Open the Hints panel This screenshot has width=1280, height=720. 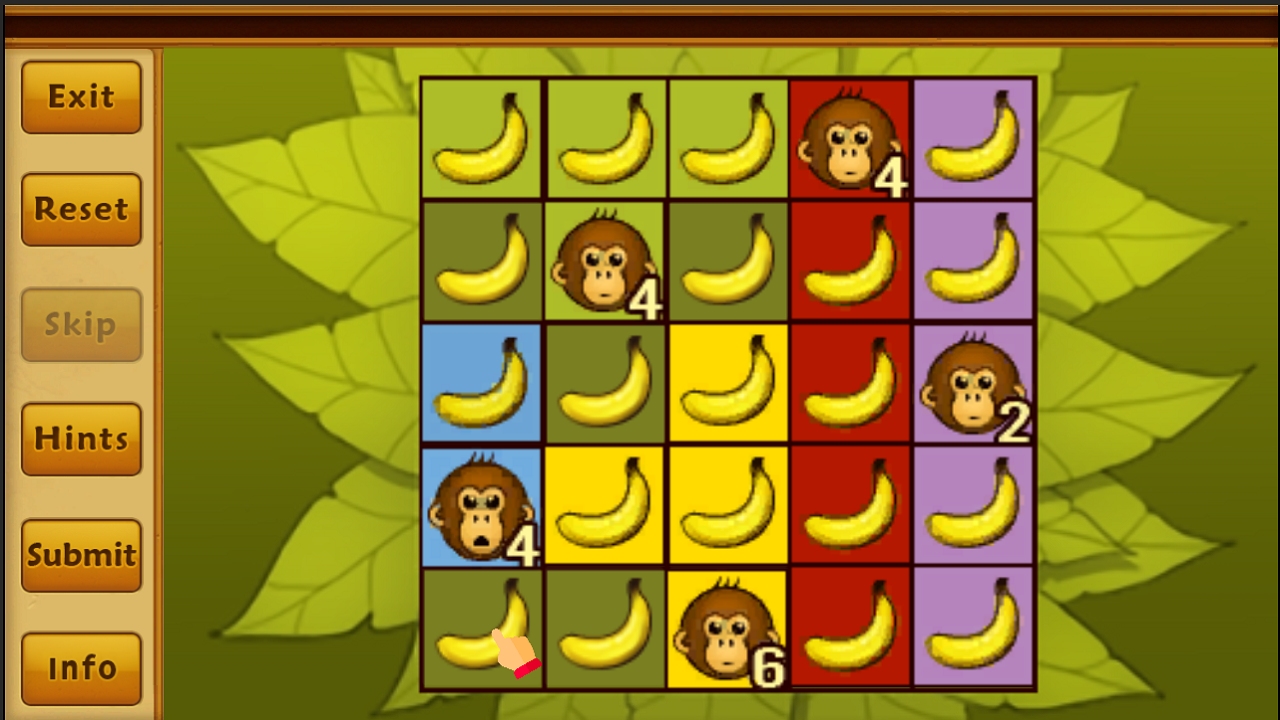[80, 438]
